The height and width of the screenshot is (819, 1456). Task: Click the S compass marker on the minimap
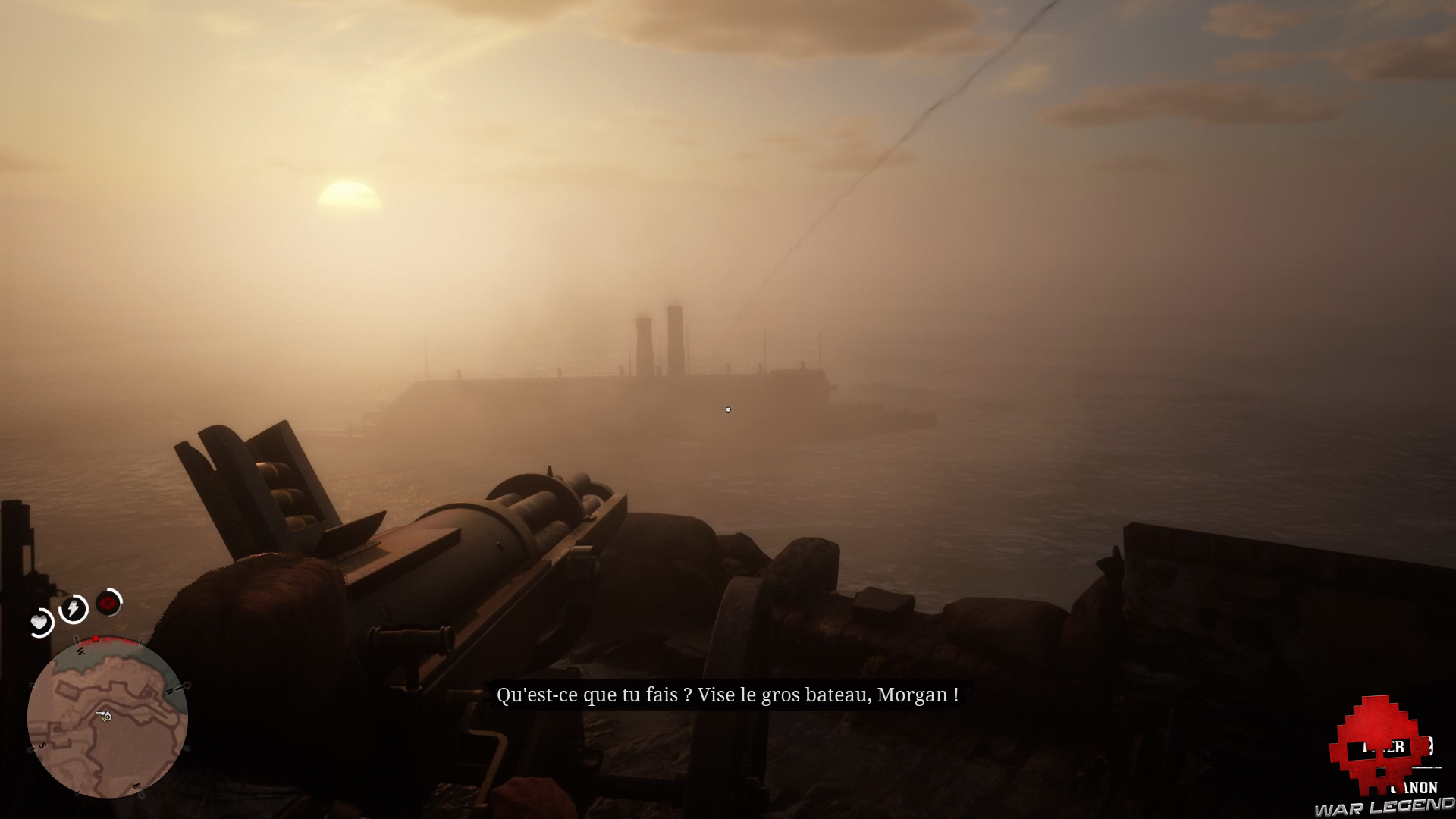[x=42, y=745]
